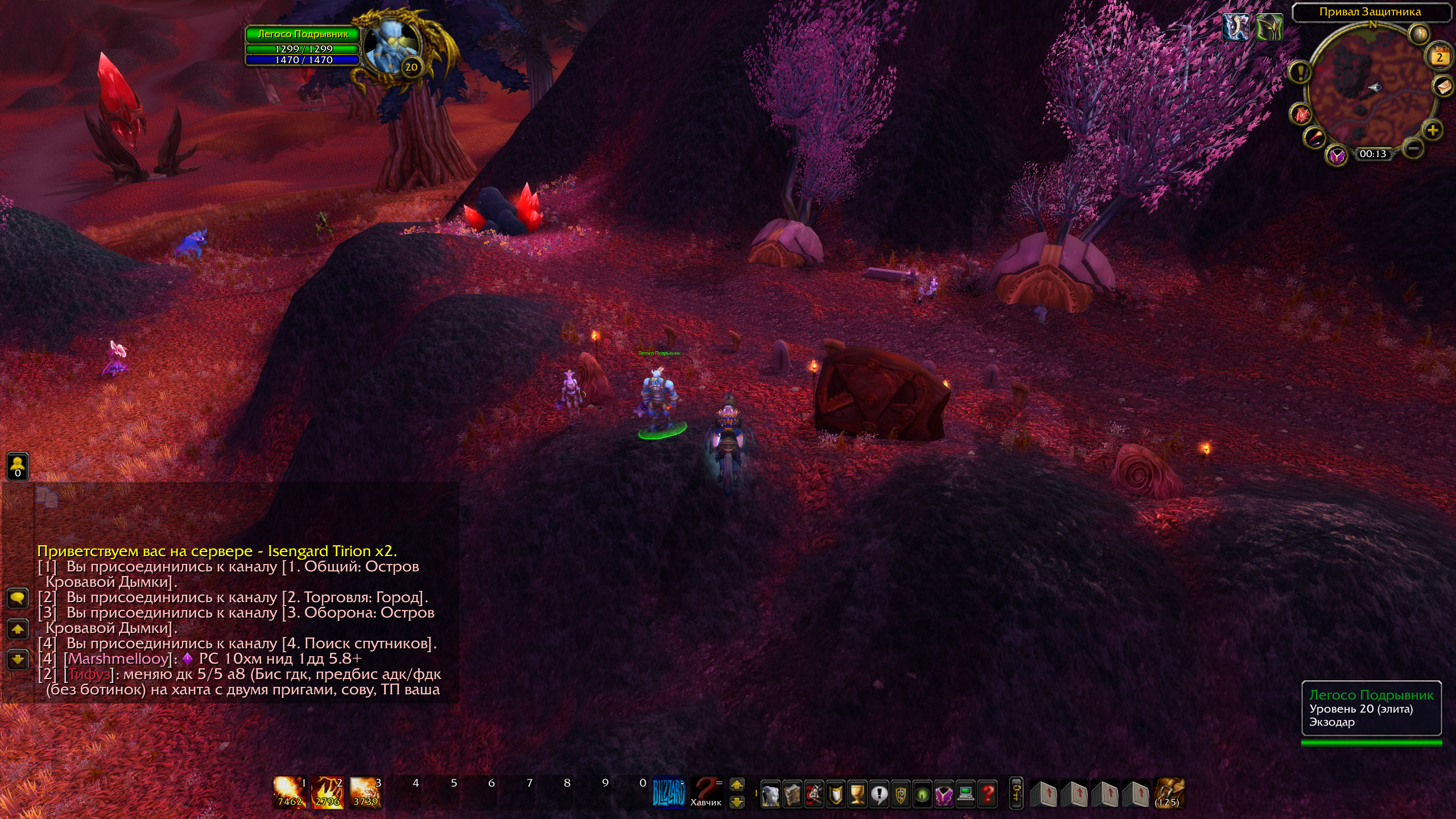Viewport: 1456px width, 819px height.
Task: Activate the ability in action slot 3
Action: pos(365,792)
